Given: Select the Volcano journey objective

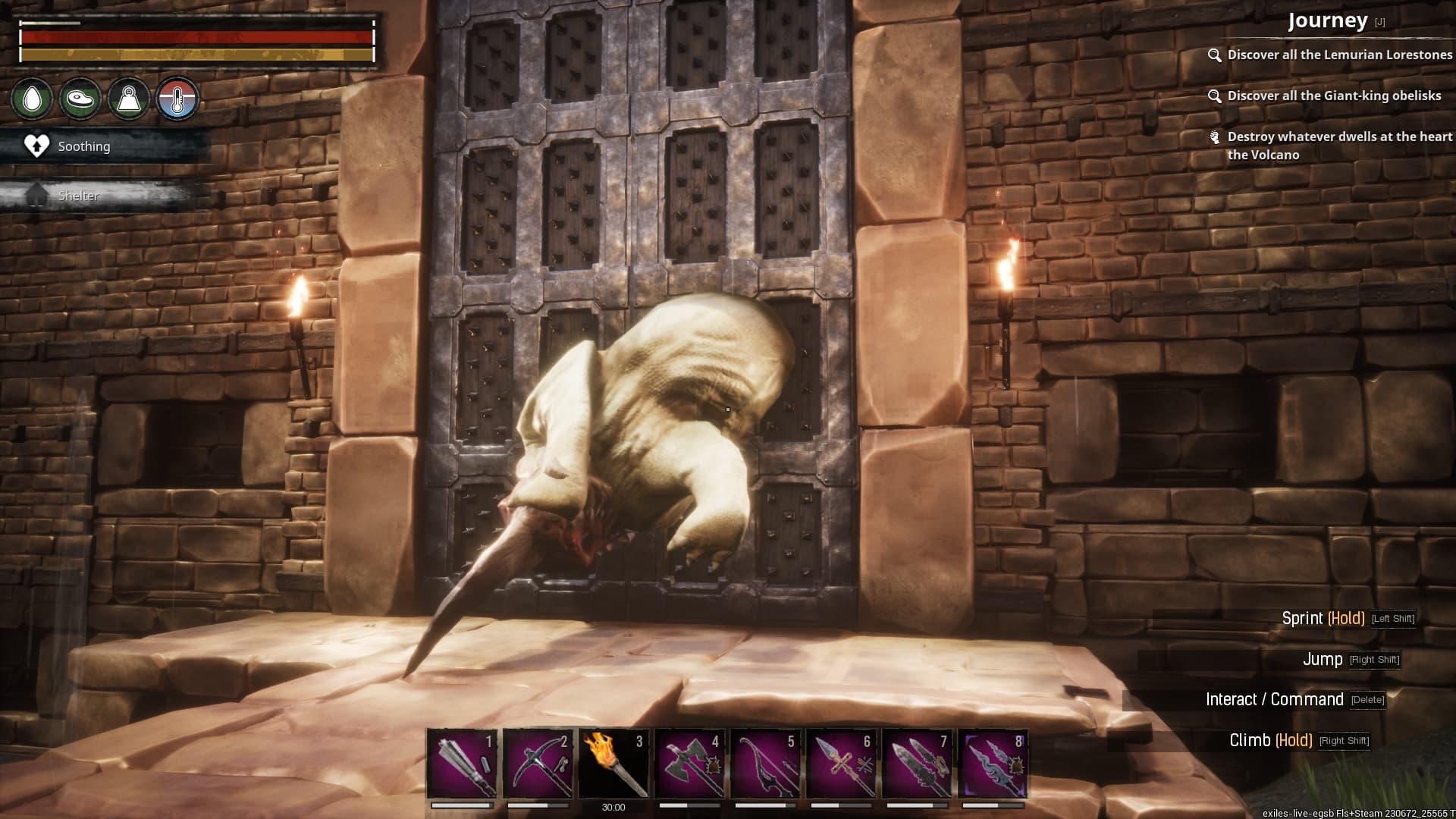Looking at the screenshot, I should pyautogui.click(x=1338, y=145).
